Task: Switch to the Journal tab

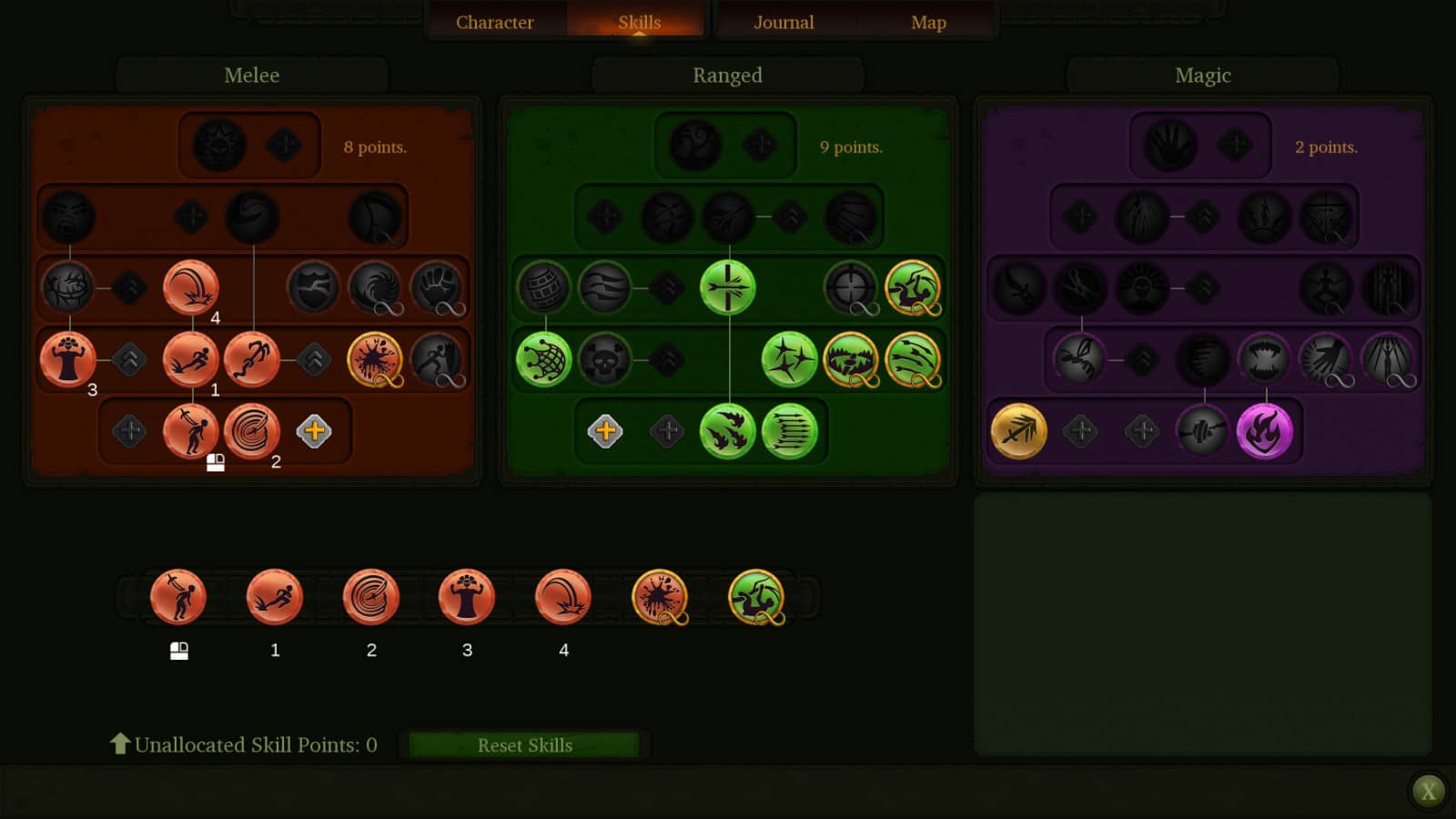Action: (x=784, y=22)
